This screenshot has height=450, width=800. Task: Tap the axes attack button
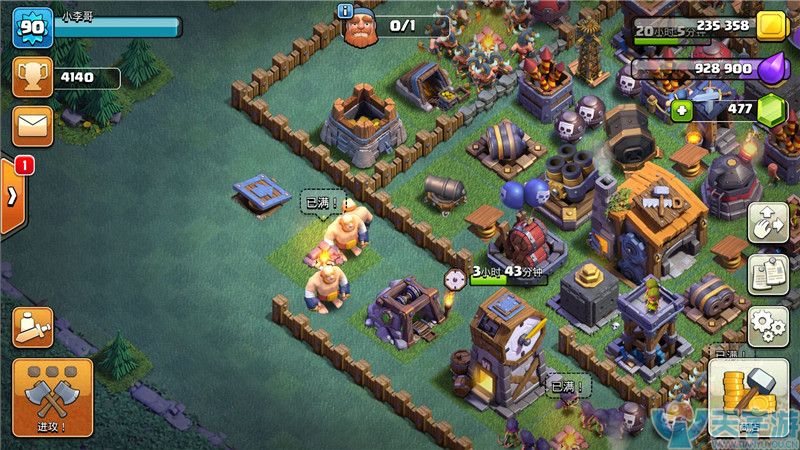pyautogui.click(x=52, y=397)
